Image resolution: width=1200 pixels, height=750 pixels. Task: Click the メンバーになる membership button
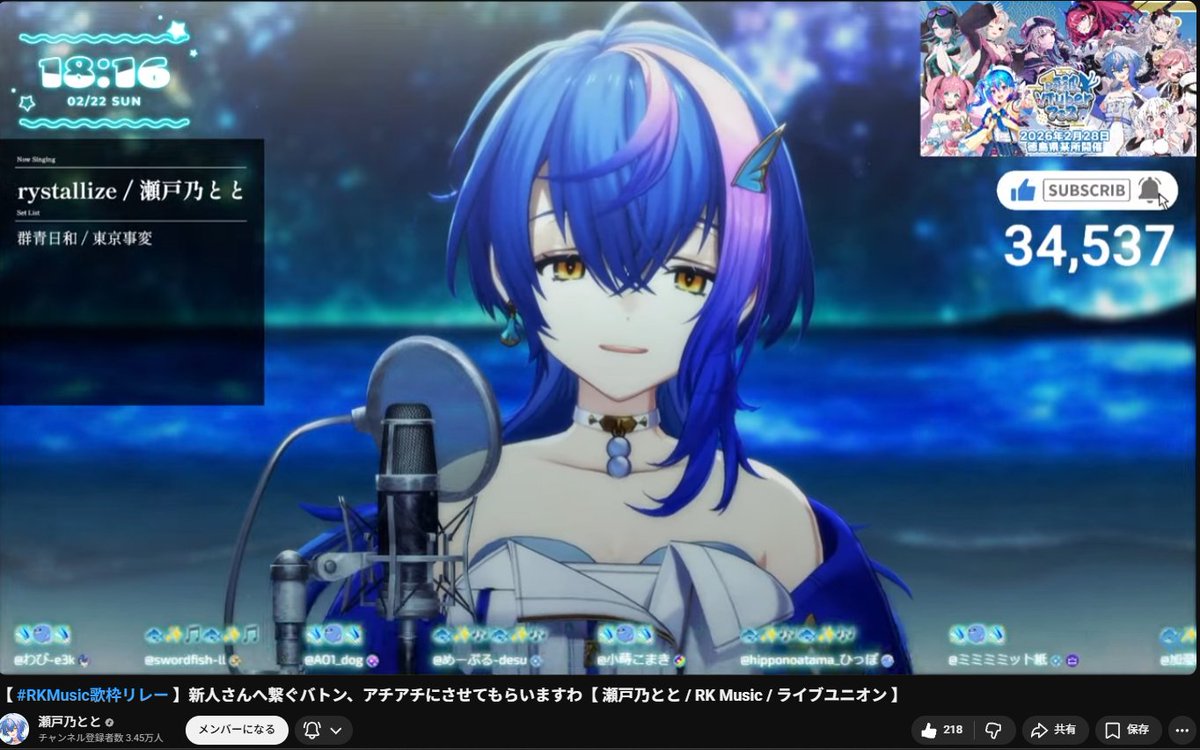pos(237,730)
